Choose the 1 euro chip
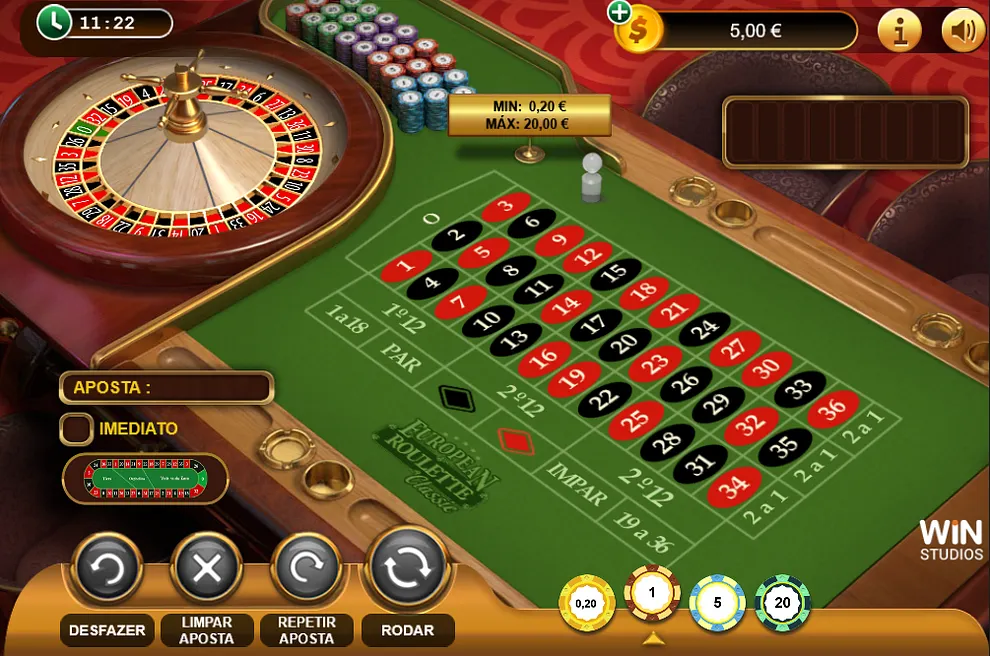This screenshot has height=656, width=990. [x=653, y=593]
